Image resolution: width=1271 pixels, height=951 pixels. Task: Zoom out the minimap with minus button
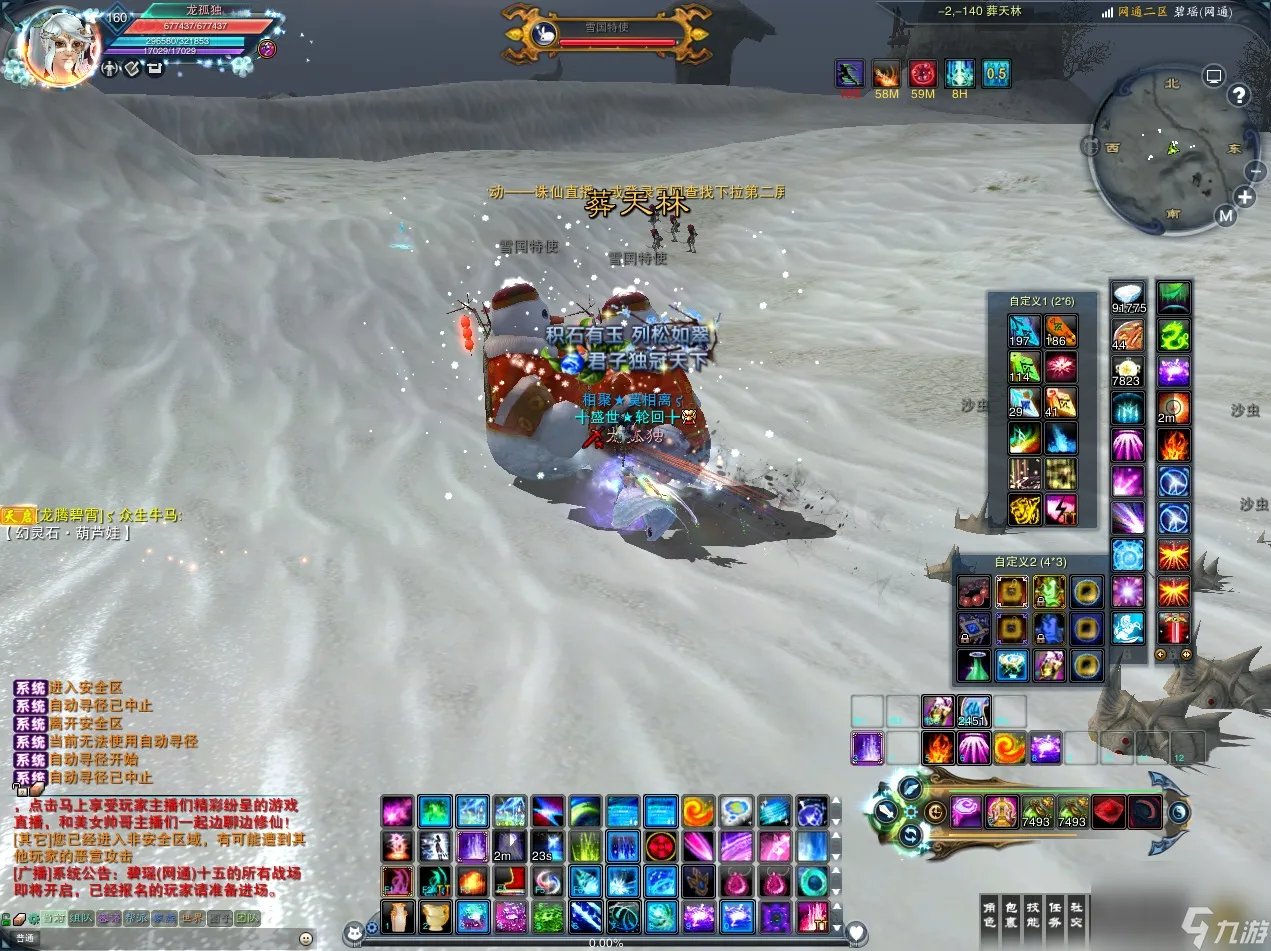(x=1256, y=170)
